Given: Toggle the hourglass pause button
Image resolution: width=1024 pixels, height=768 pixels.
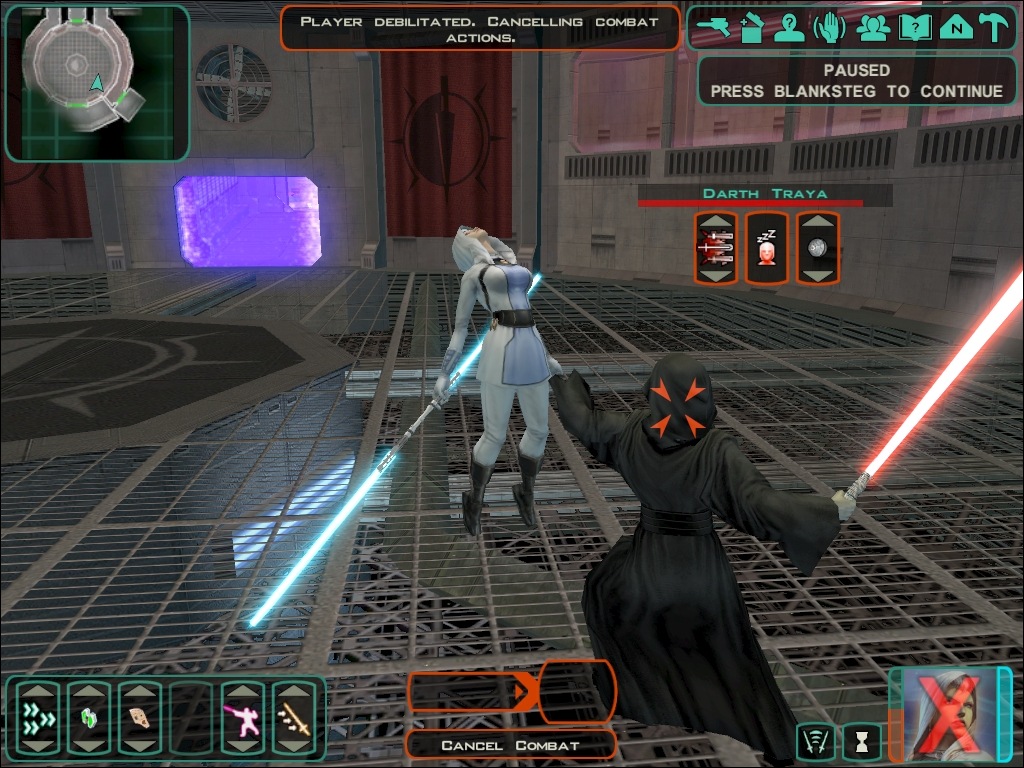Looking at the screenshot, I should tap(862, 742).
